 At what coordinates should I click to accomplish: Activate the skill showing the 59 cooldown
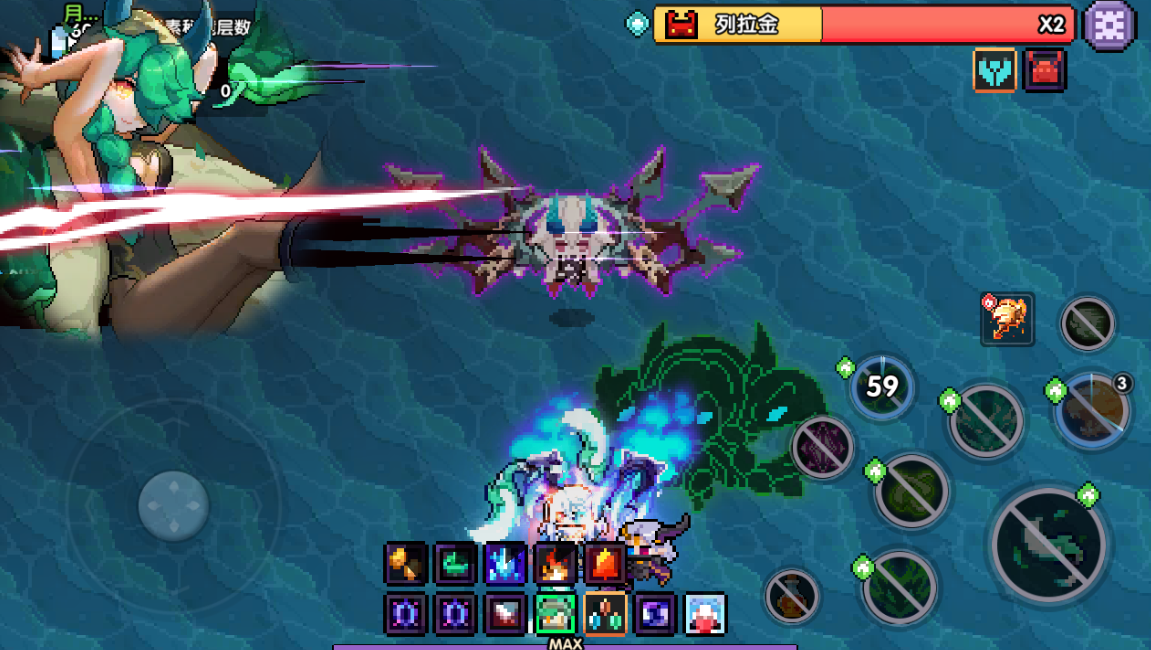point(882,387)
